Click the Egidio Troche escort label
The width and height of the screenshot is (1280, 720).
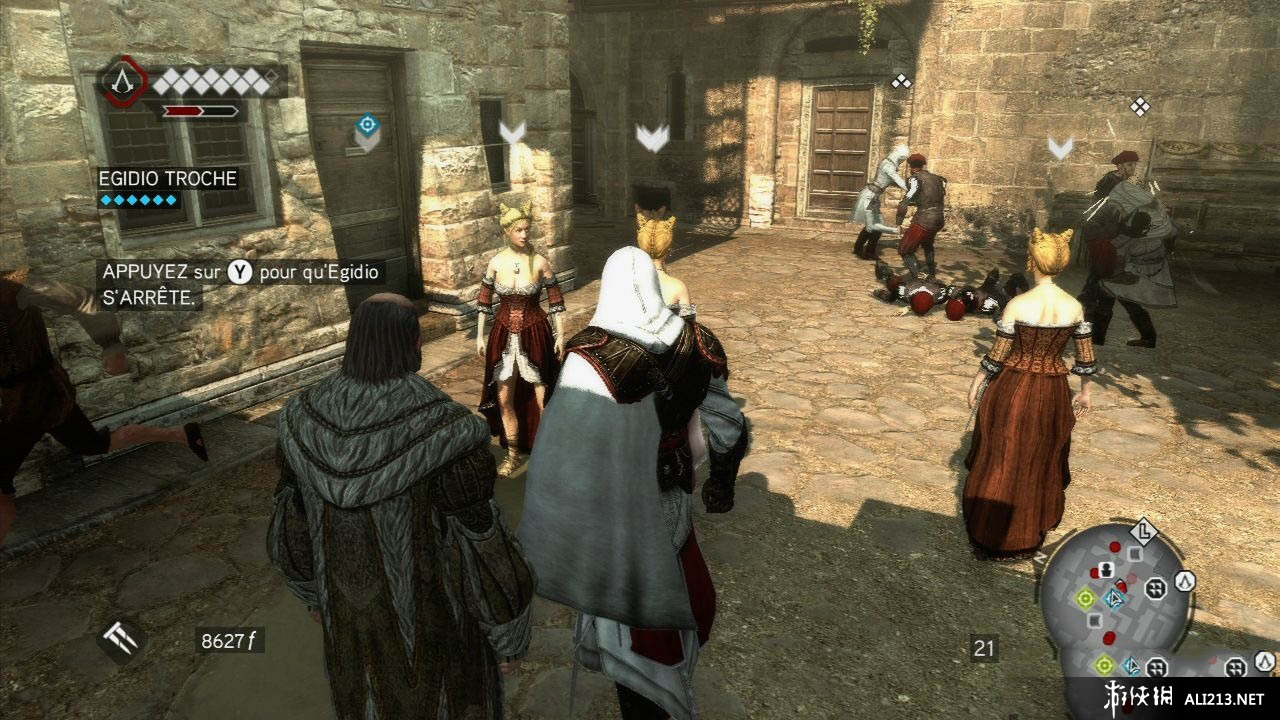(167, 179)
